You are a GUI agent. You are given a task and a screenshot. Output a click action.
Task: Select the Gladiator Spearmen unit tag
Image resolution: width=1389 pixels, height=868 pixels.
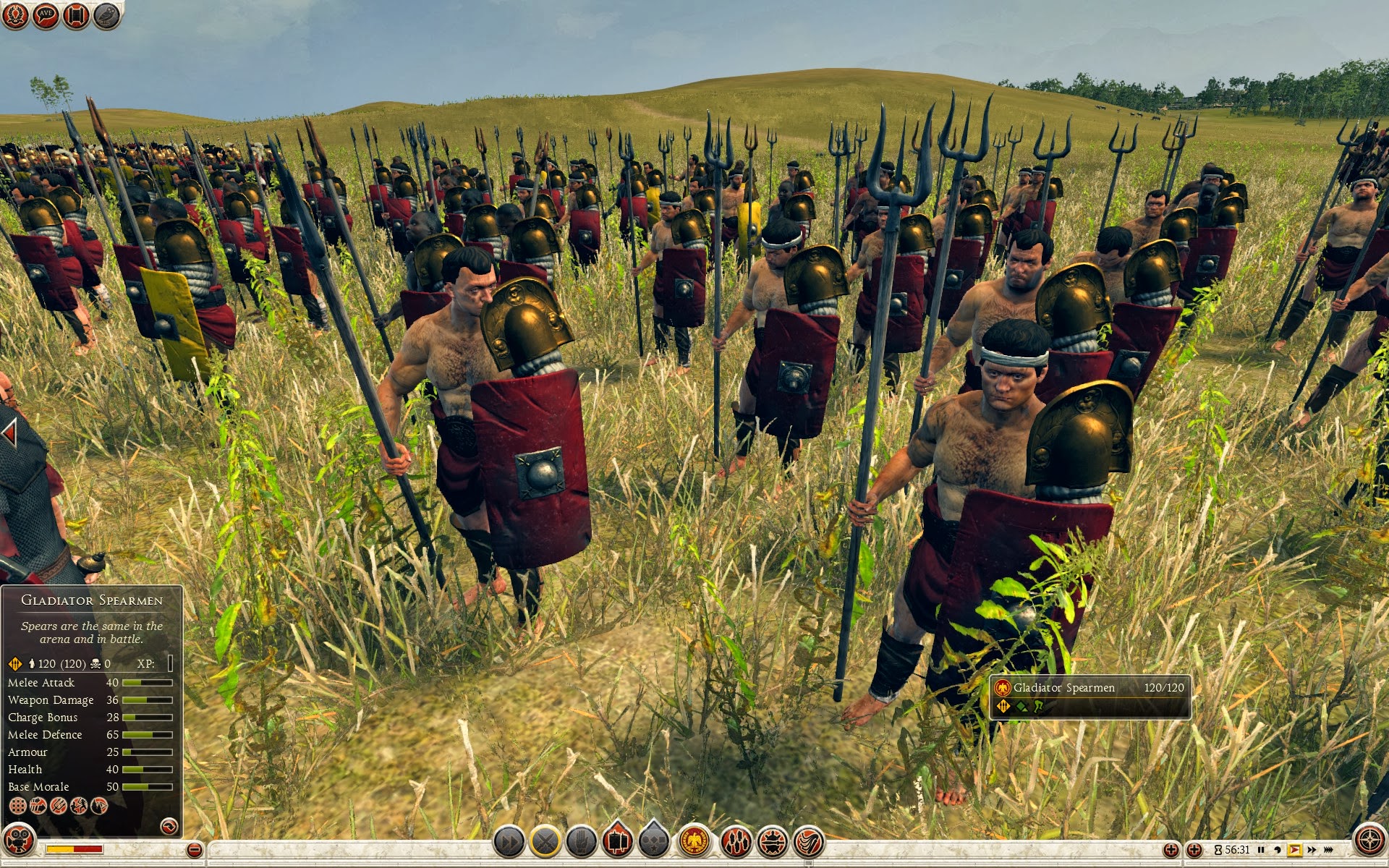(1089, 697)
